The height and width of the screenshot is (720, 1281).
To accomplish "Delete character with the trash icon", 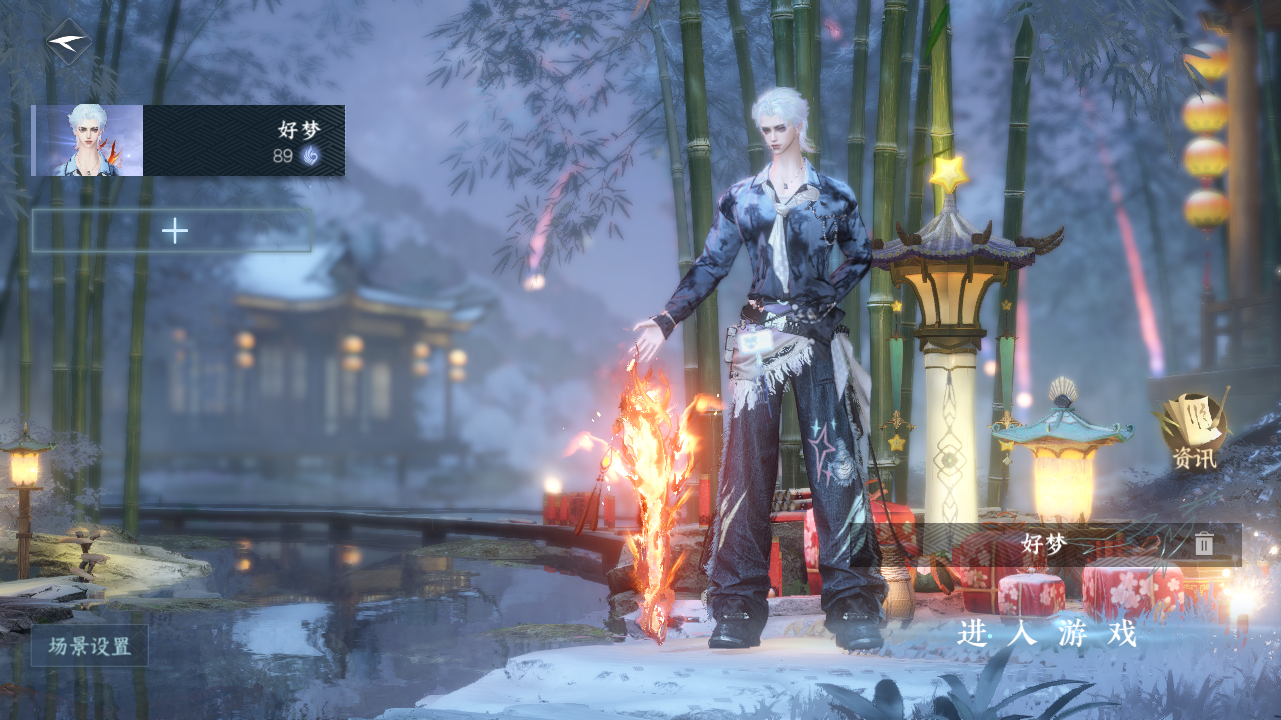I will coord(1204,544).
